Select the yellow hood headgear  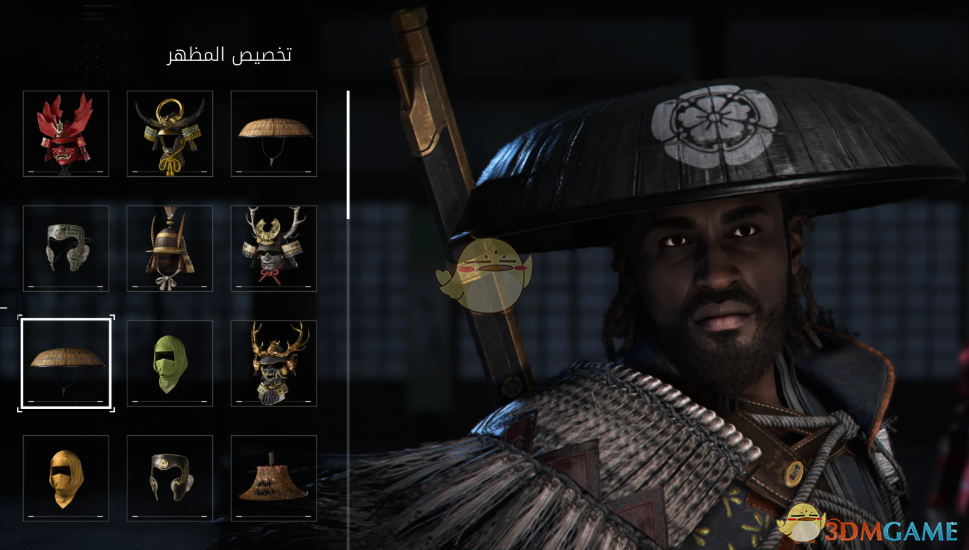pos(66,478)
